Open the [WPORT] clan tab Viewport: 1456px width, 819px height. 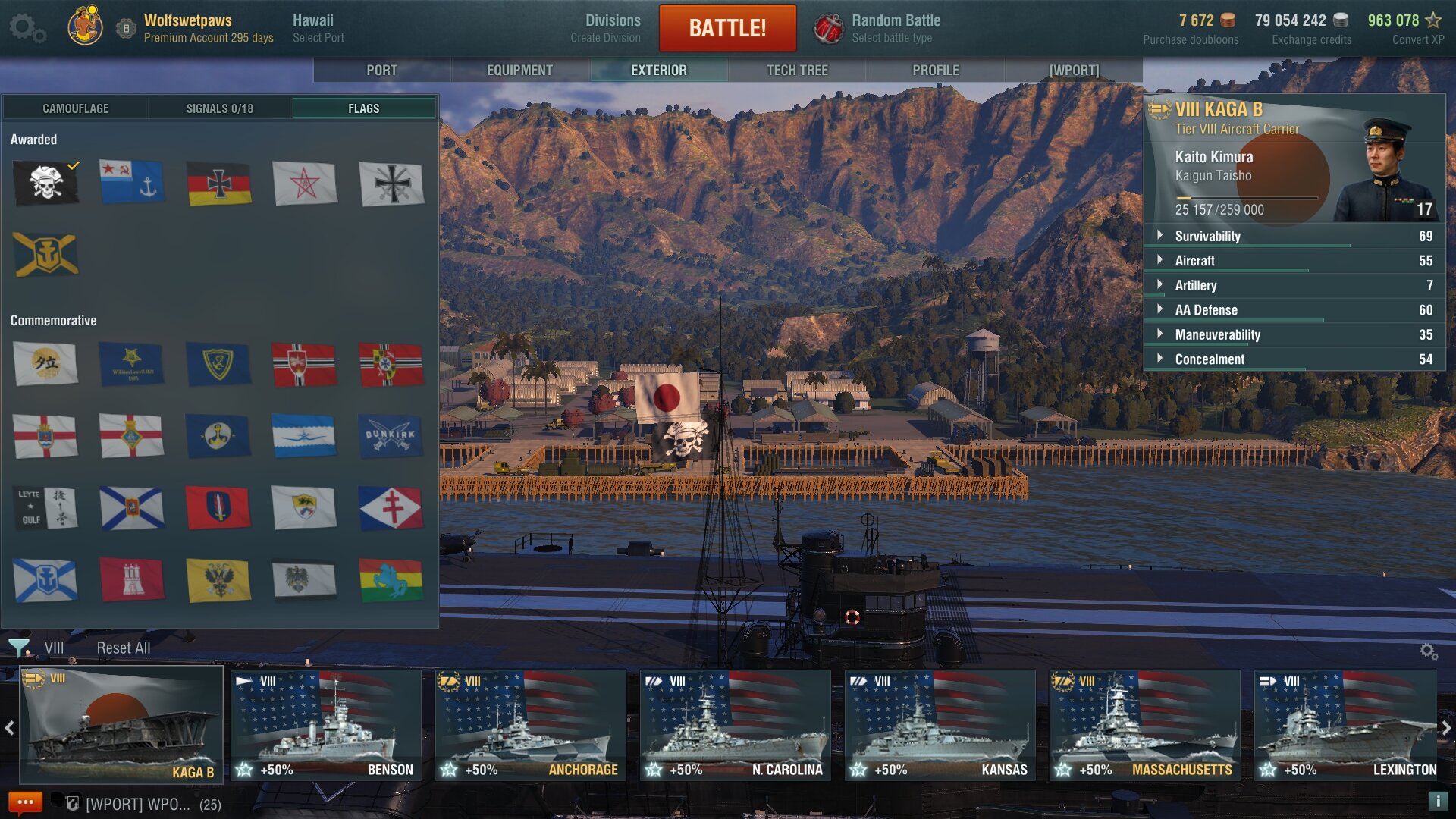coord(1074,70)
